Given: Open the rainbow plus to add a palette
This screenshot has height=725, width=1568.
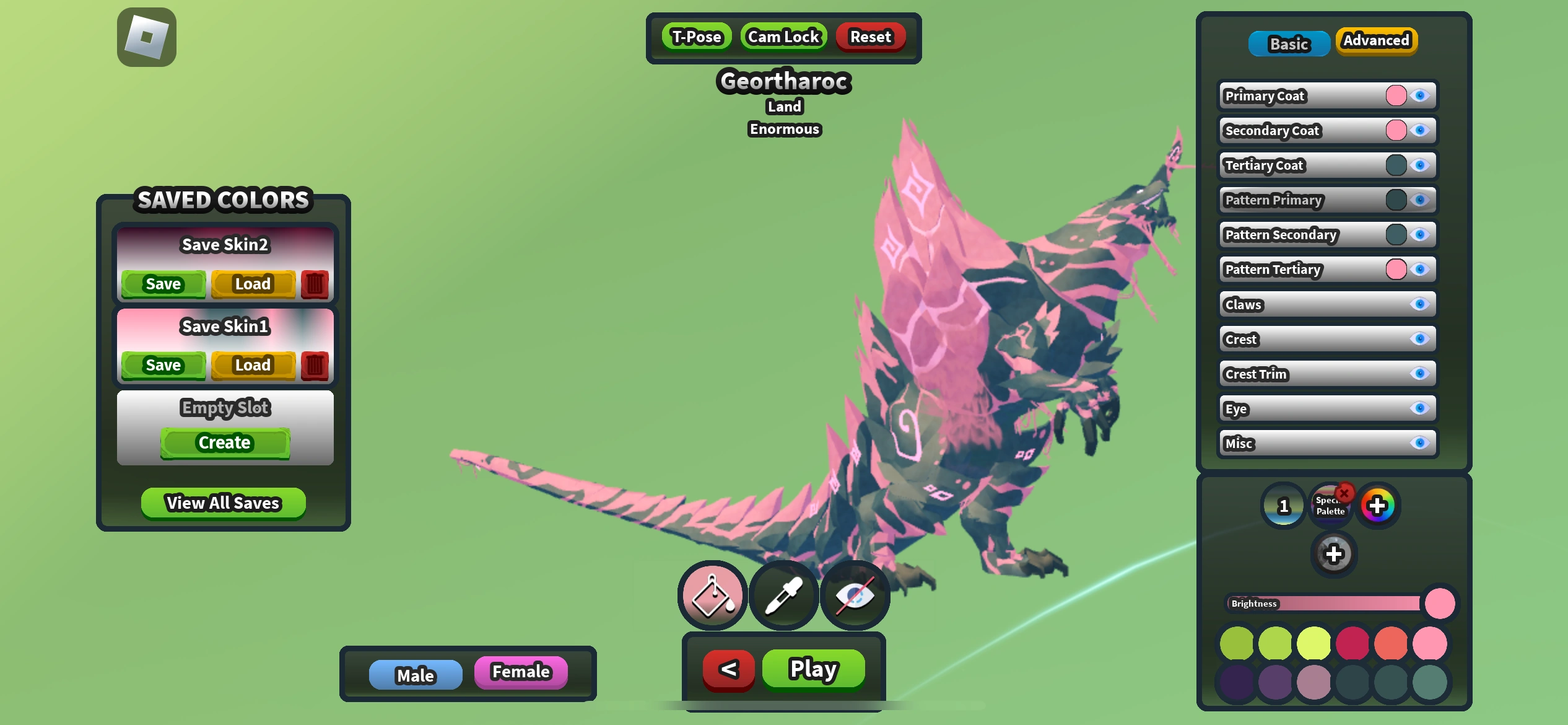Looking at the screenshot, I should click(x=1377, y=505).
